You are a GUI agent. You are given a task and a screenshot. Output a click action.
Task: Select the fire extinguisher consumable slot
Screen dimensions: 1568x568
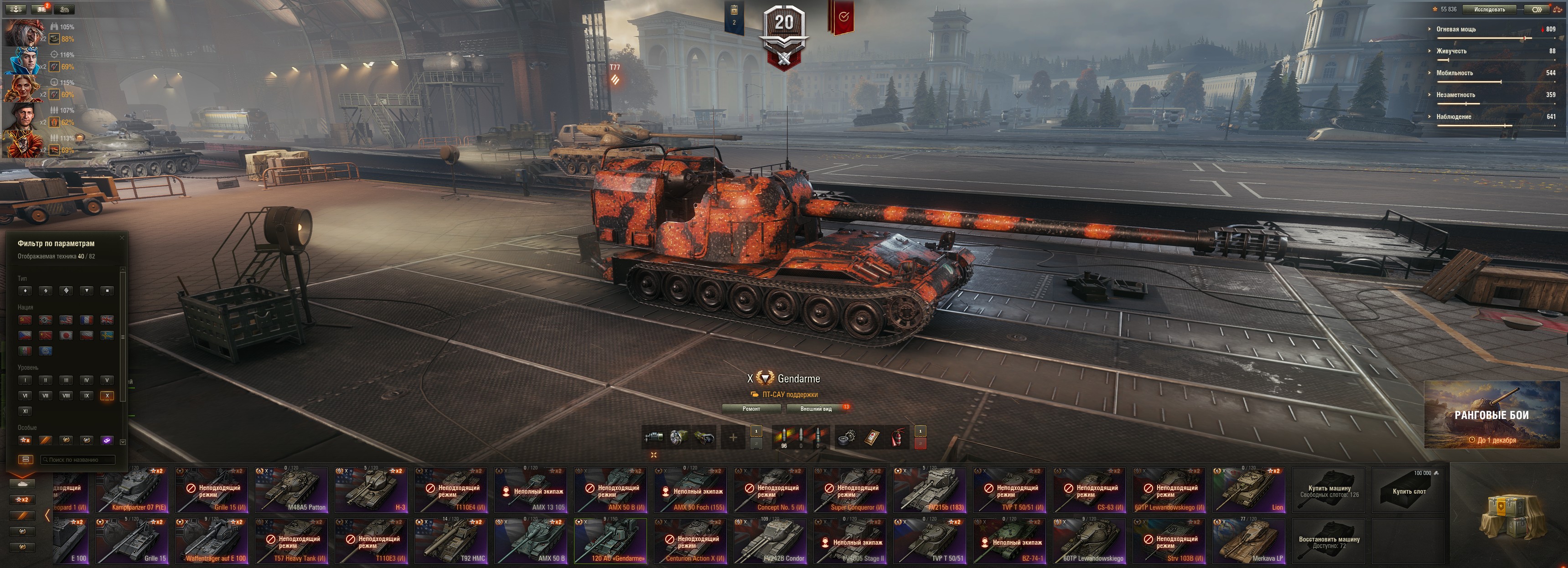click(x=897, y=437)
